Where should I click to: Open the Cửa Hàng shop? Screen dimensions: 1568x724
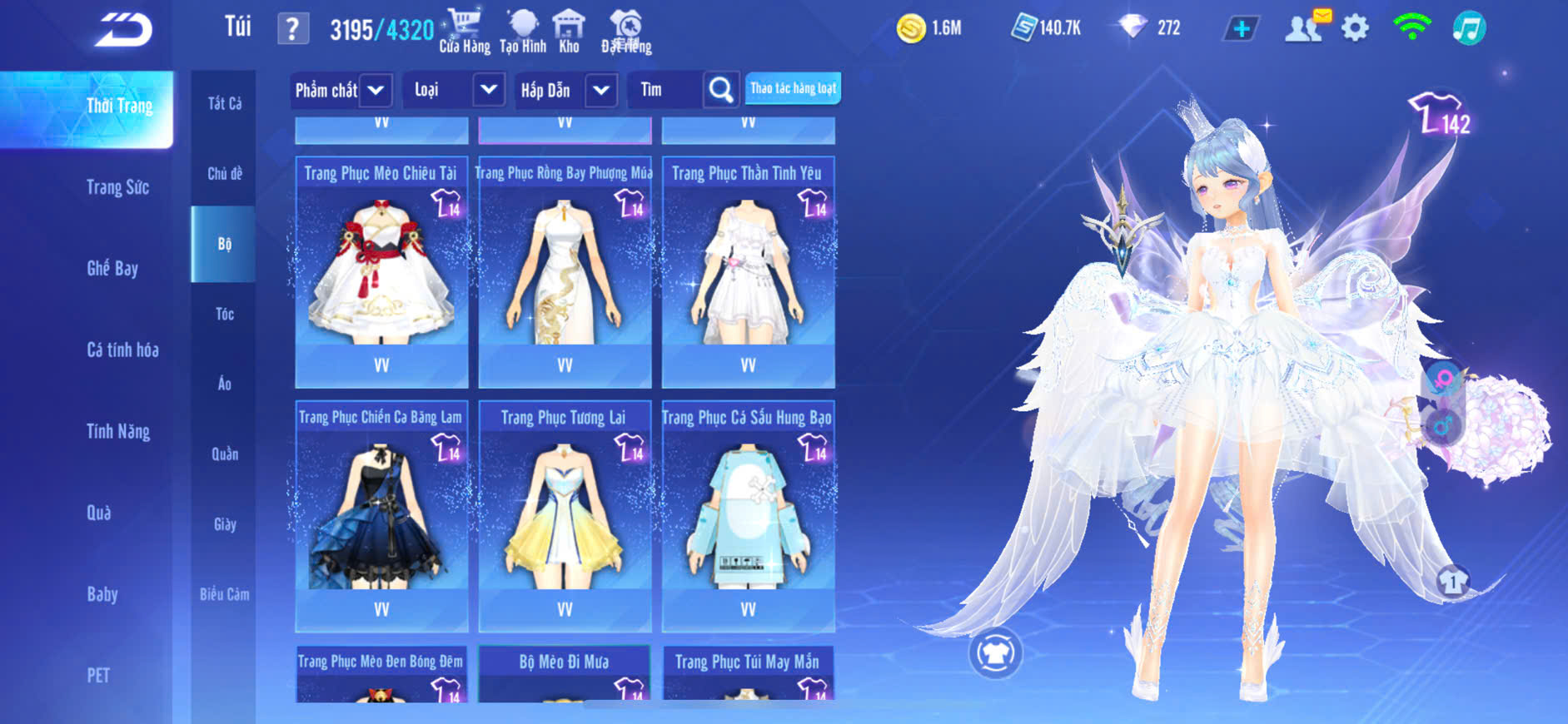point(464,31)
